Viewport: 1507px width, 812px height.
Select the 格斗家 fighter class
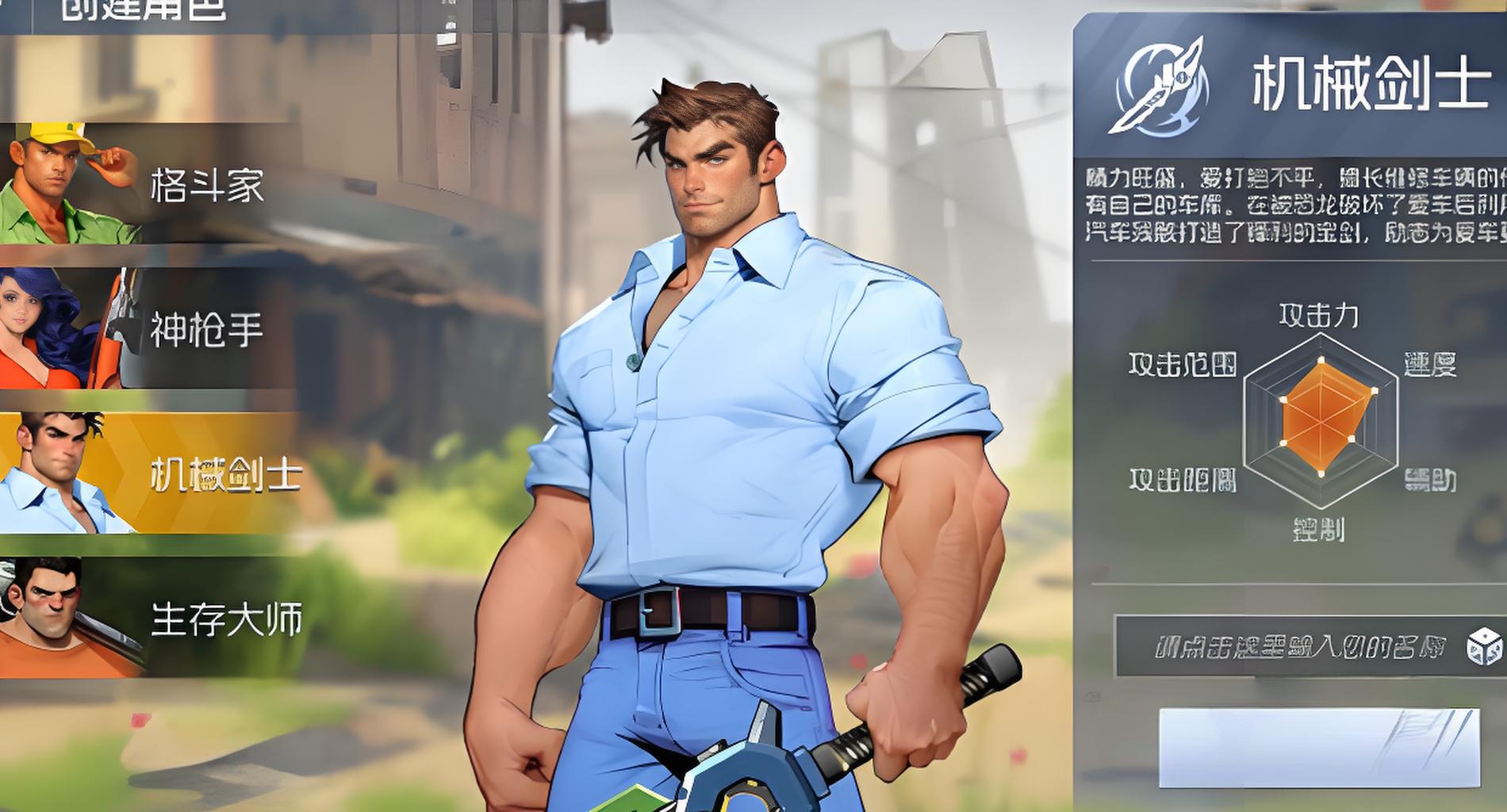(x=151, y=185)
